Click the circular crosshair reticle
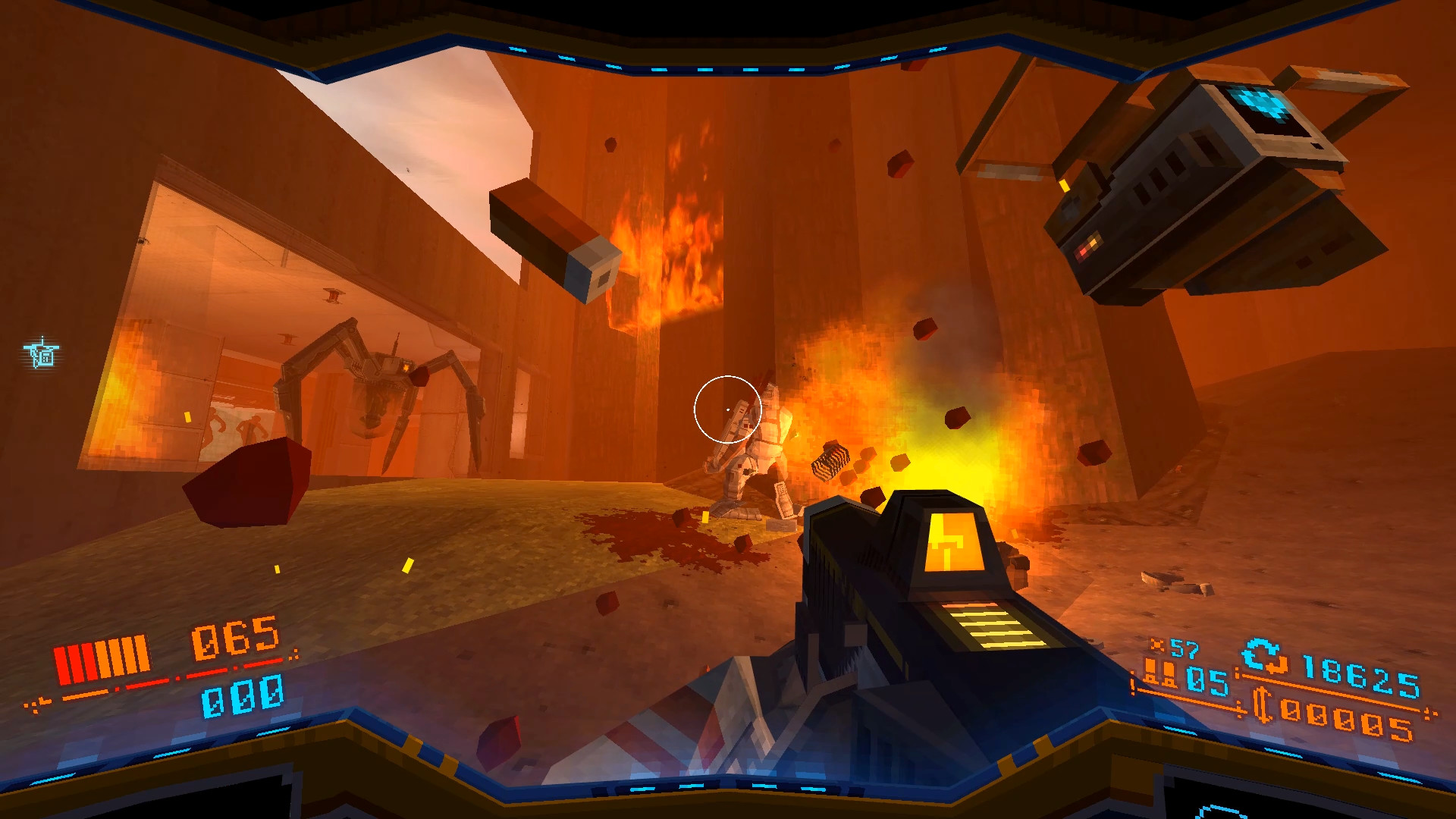 click(x=728, y=409)
